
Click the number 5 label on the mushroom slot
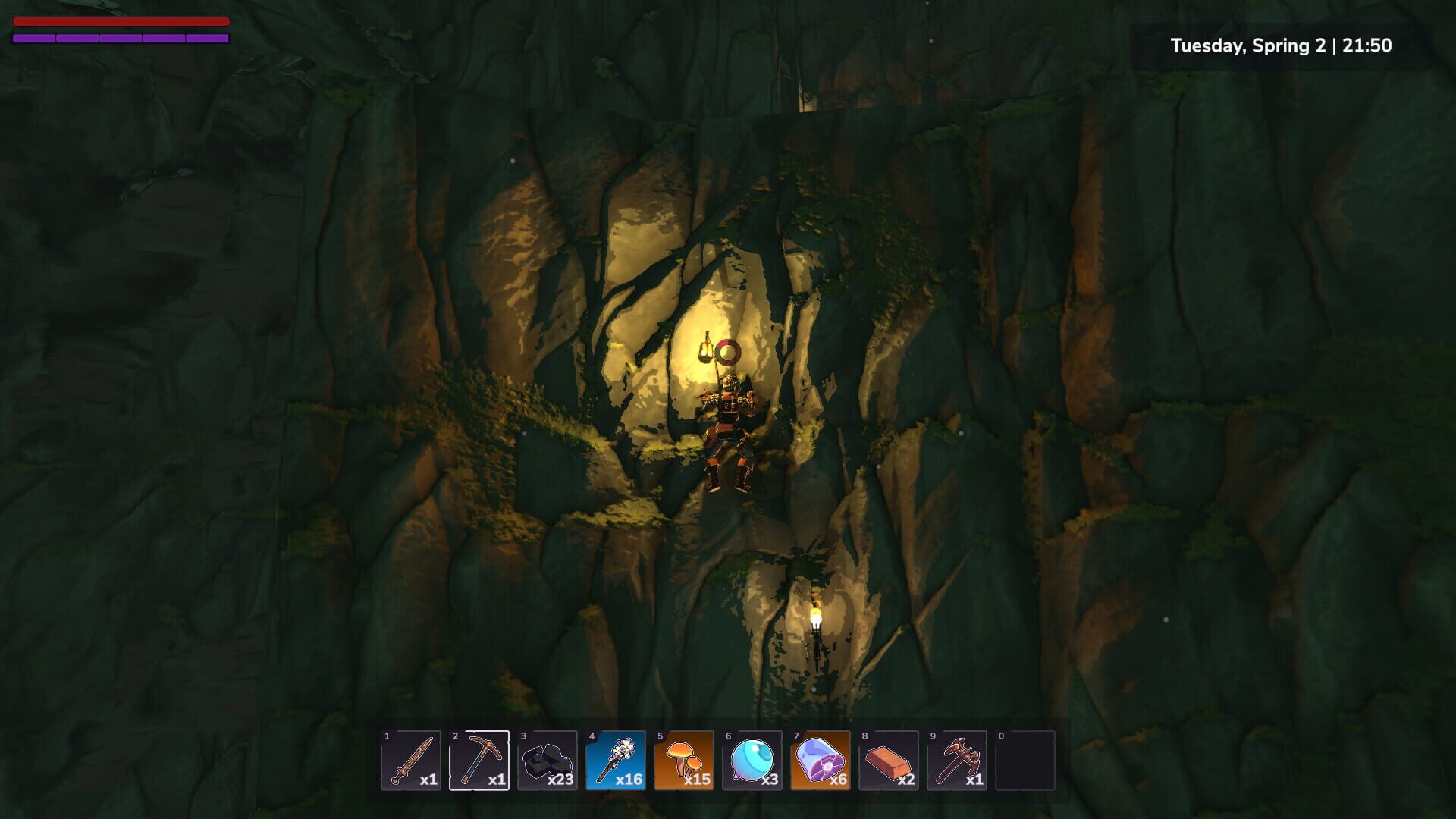pyautogui.click(x=659, y=738)
